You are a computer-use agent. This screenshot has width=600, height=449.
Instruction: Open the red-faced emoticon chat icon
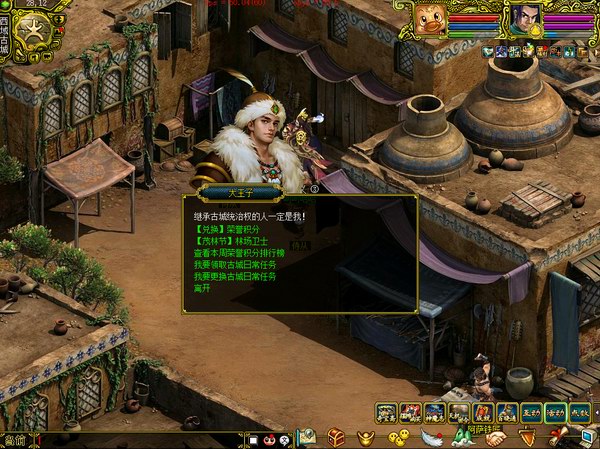271,439
